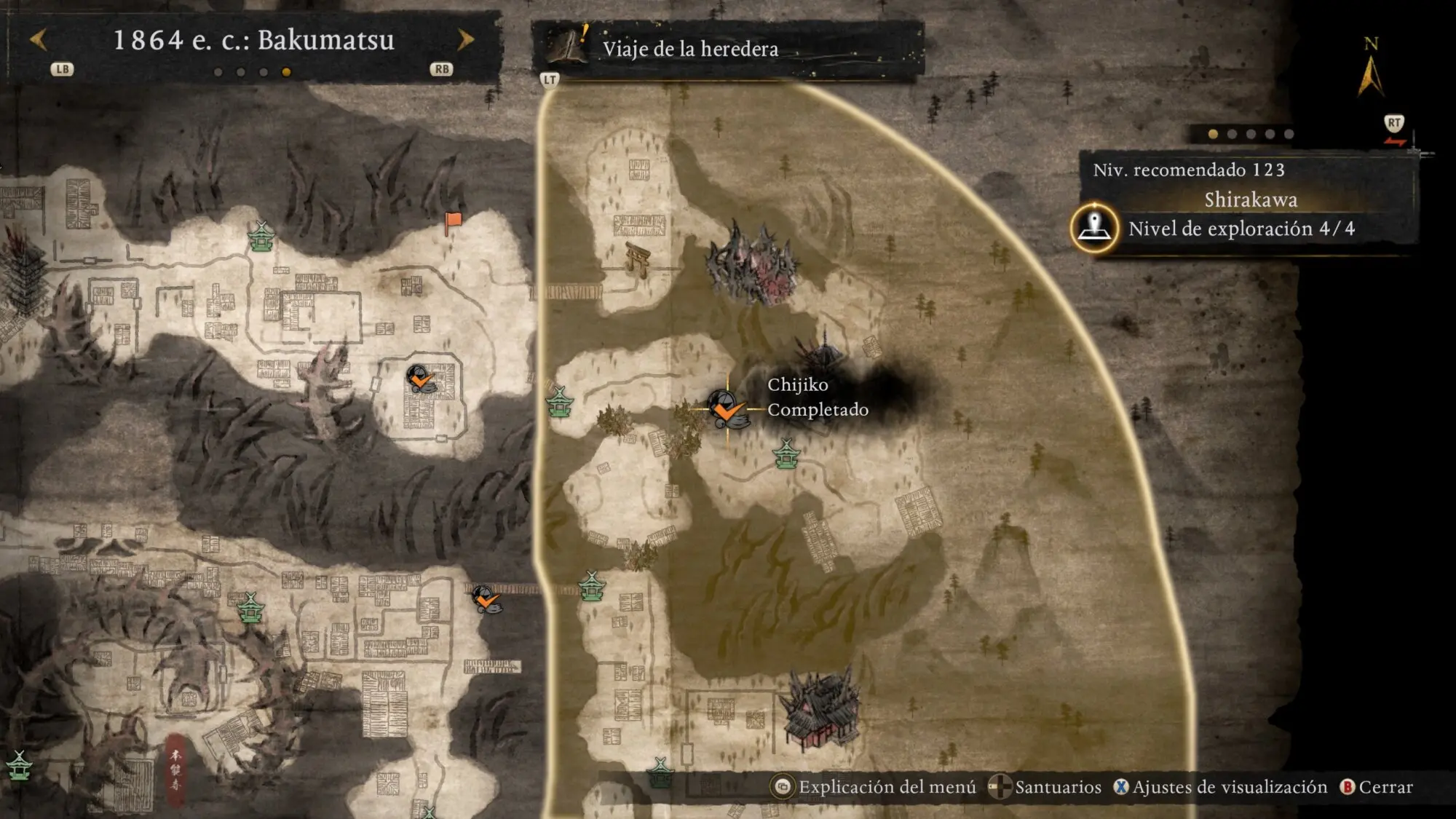Select the torii gate marker on the map

click(638, 259)
